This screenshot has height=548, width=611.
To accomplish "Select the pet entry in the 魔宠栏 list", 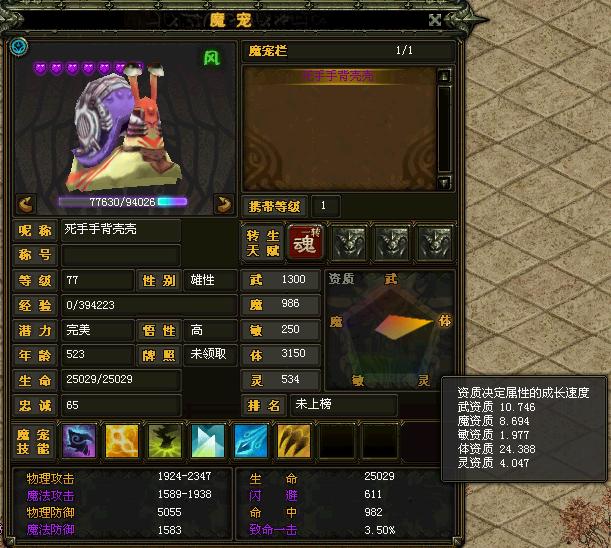I will click(339, 76).
